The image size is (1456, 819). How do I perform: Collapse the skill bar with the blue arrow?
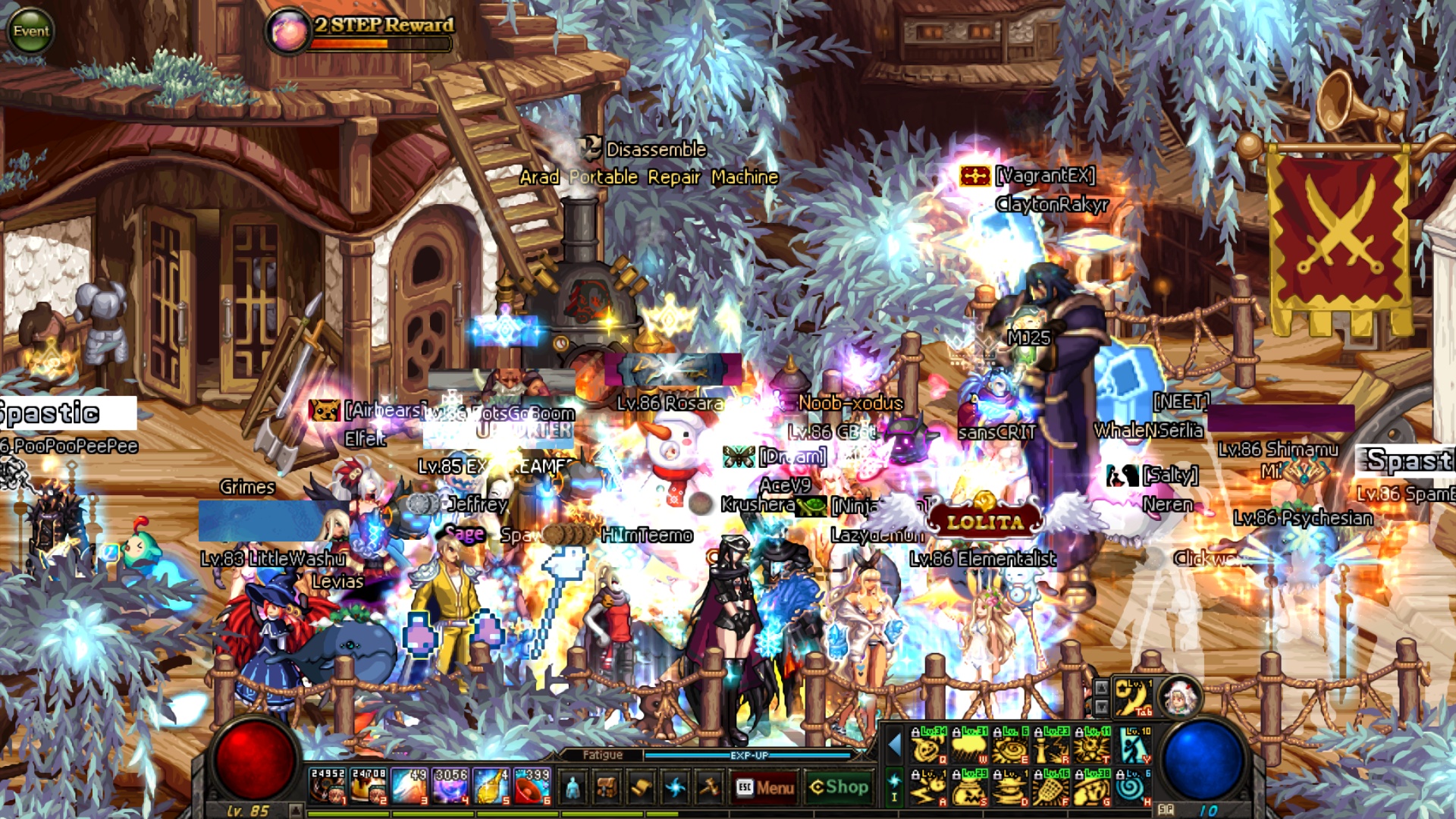coord(895,747)
